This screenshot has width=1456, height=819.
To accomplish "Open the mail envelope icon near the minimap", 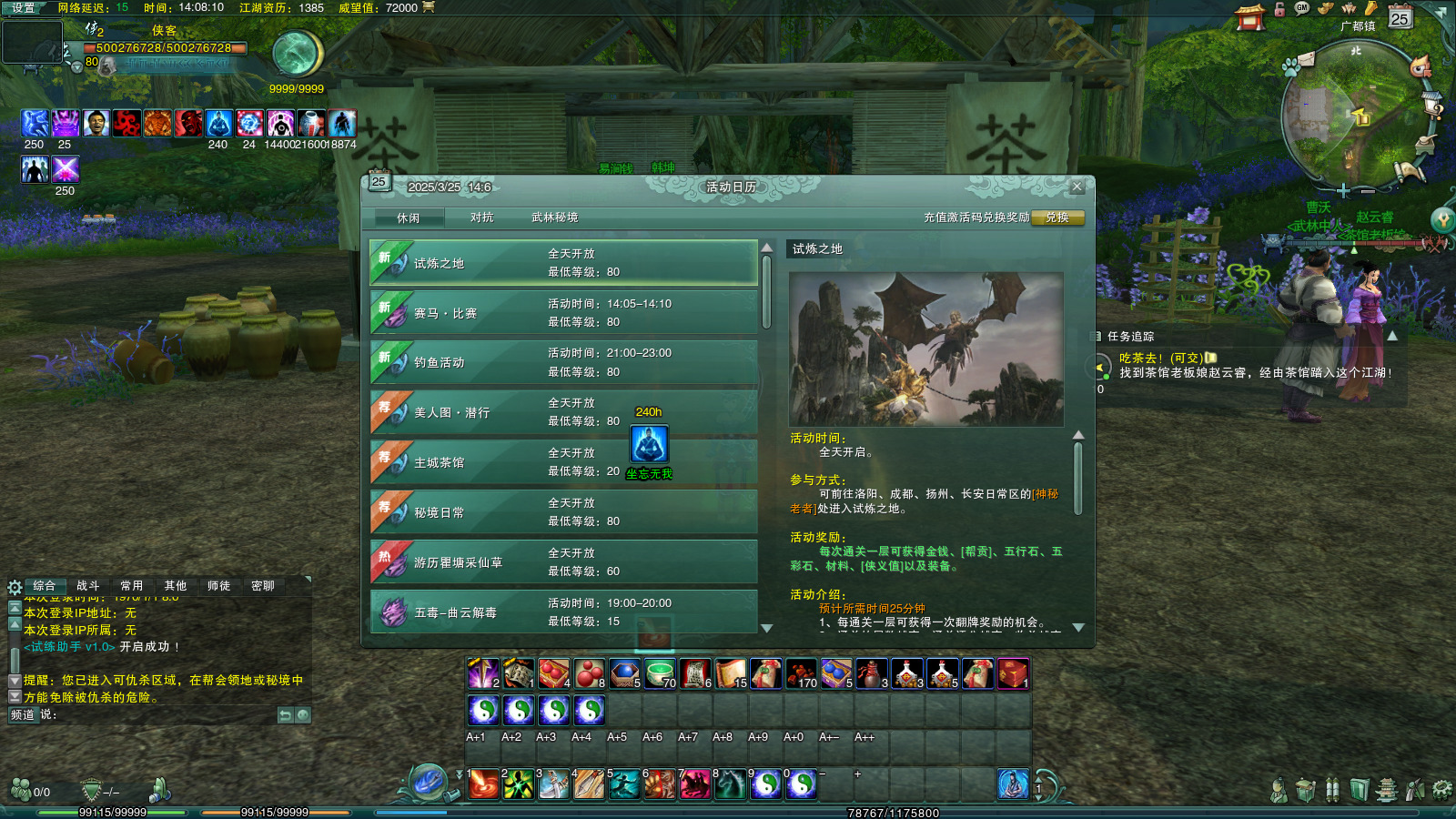I will [x=1306, y=59].
